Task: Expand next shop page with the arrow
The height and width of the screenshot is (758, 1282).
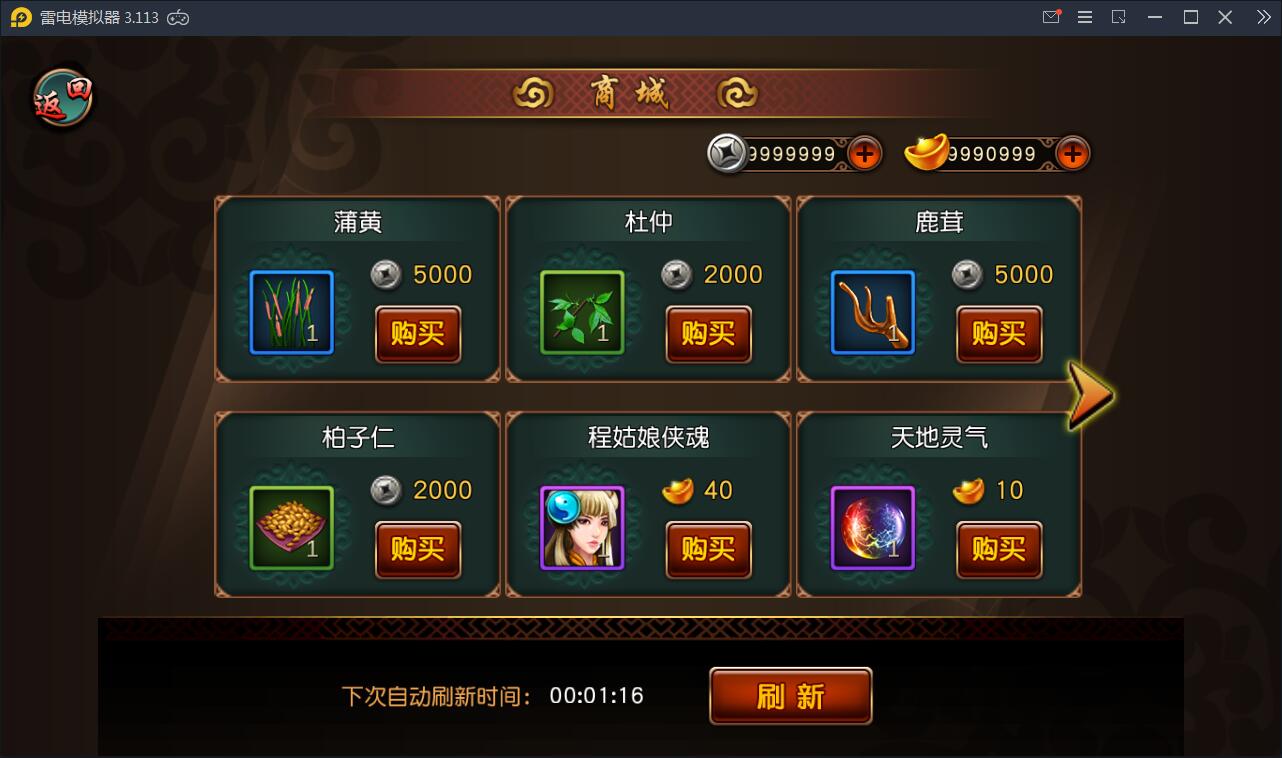Action: [x=1092, y=396]
